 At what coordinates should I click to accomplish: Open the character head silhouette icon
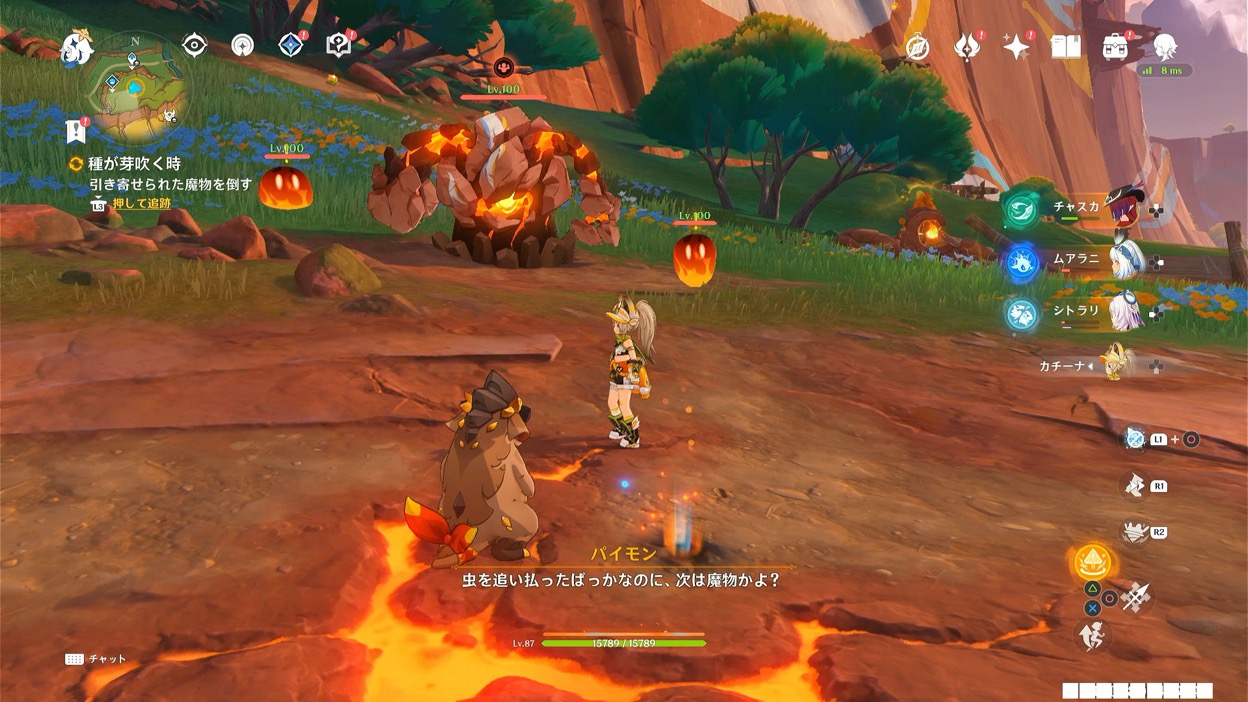pos(1164,47)
